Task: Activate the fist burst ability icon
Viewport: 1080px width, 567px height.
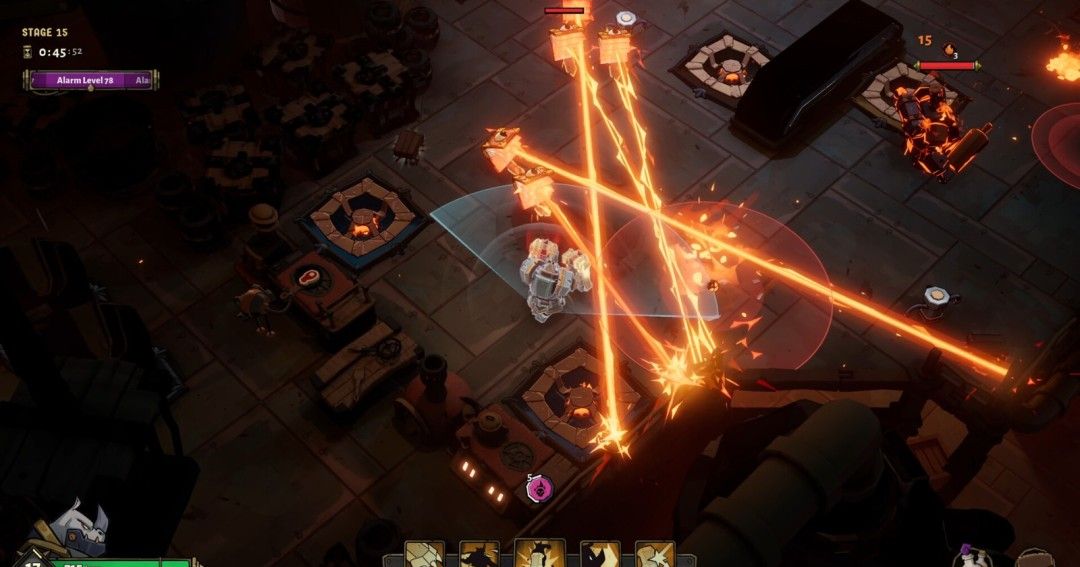Action: coord(654,555)
